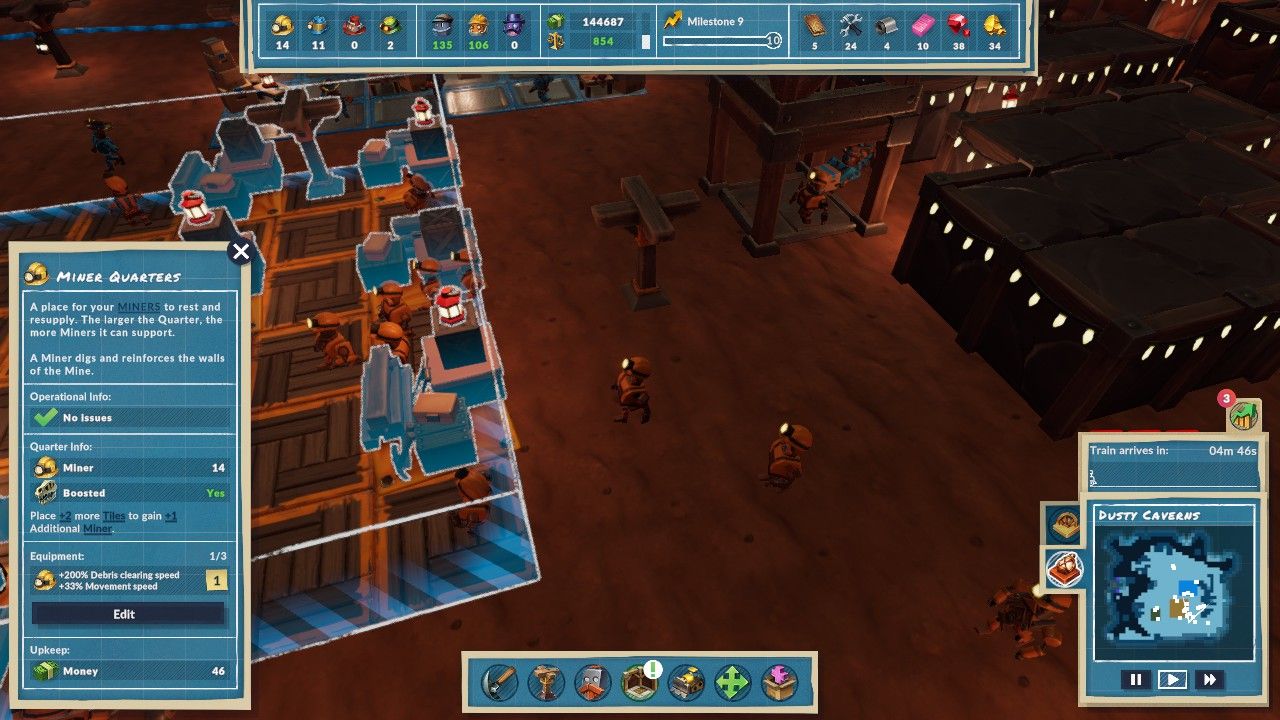Pause the game

point(1136,680)
